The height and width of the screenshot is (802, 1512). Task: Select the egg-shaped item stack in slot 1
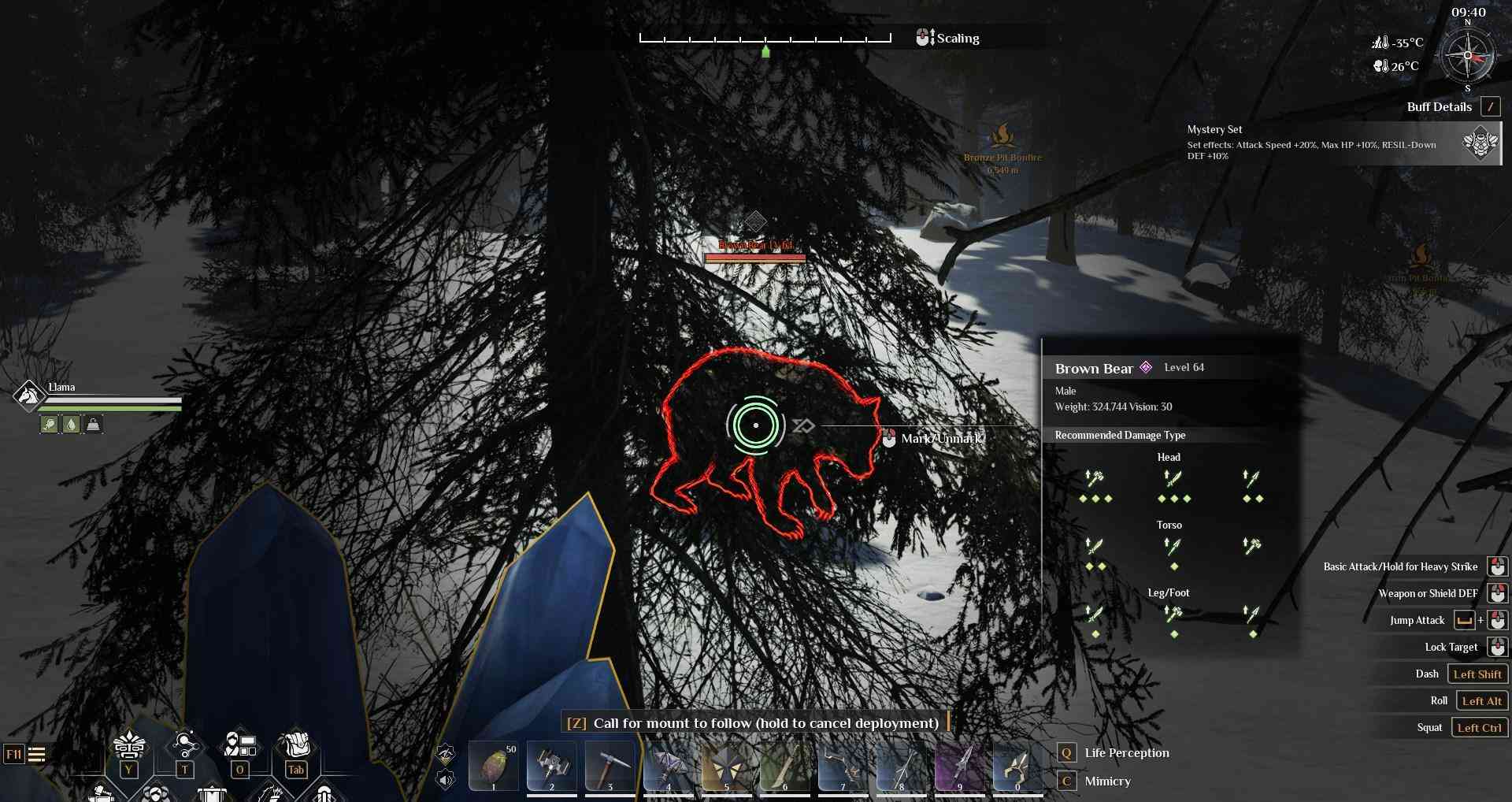point(494,765)
